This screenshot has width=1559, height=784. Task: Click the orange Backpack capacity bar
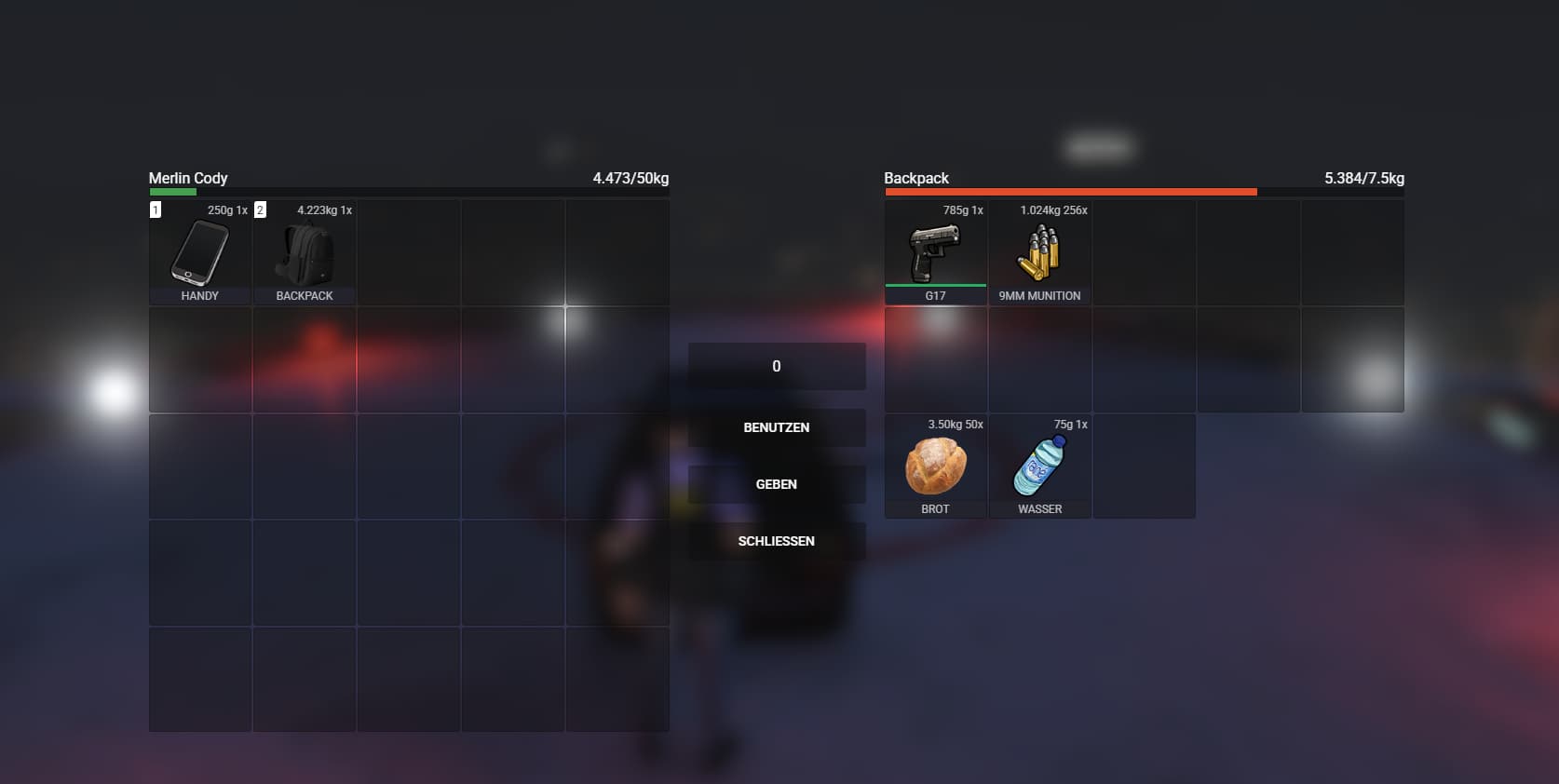(x=1069, y=191)
